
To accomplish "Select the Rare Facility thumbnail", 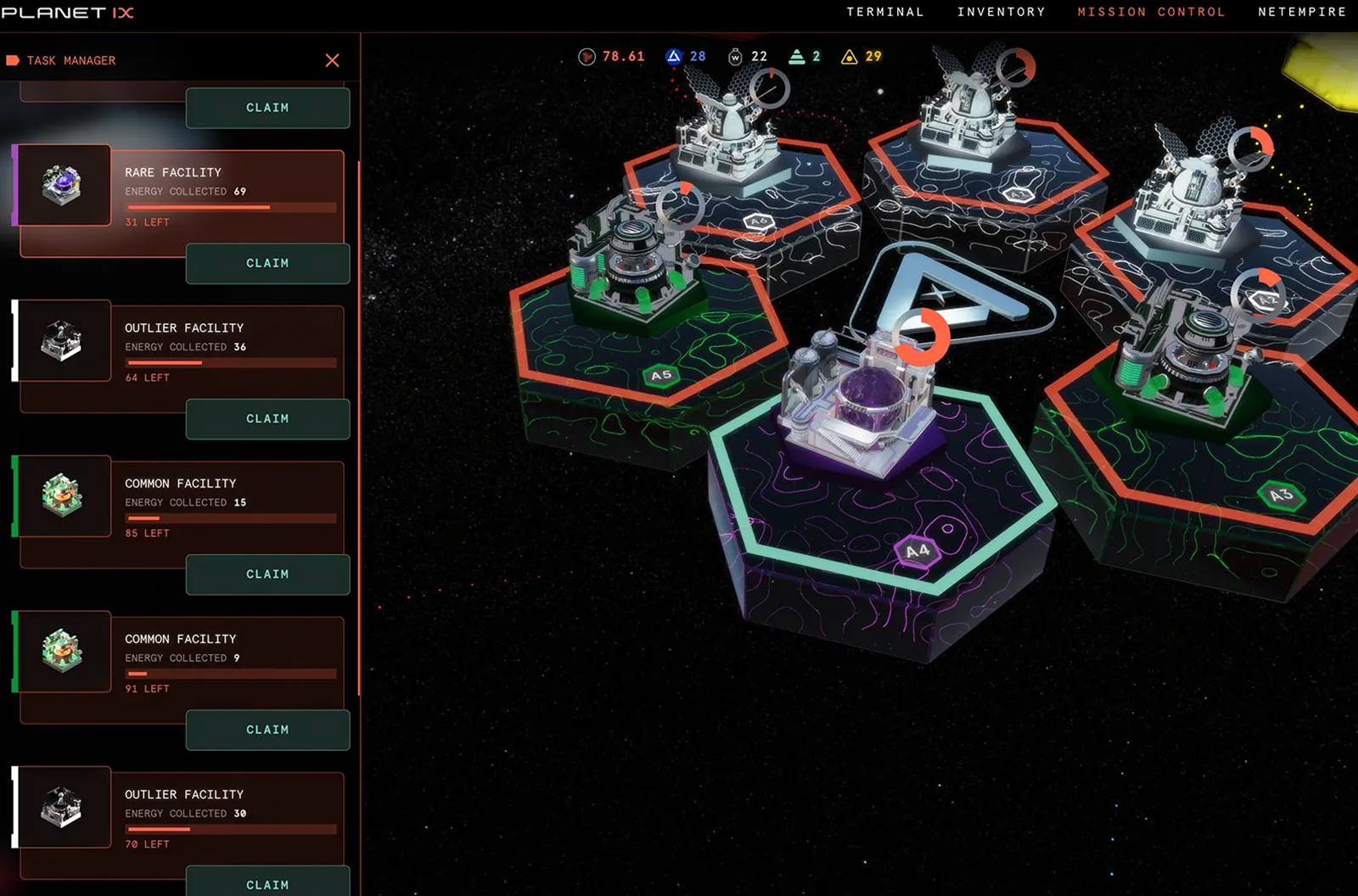I will pyautogui.click(x=64, y=185).
